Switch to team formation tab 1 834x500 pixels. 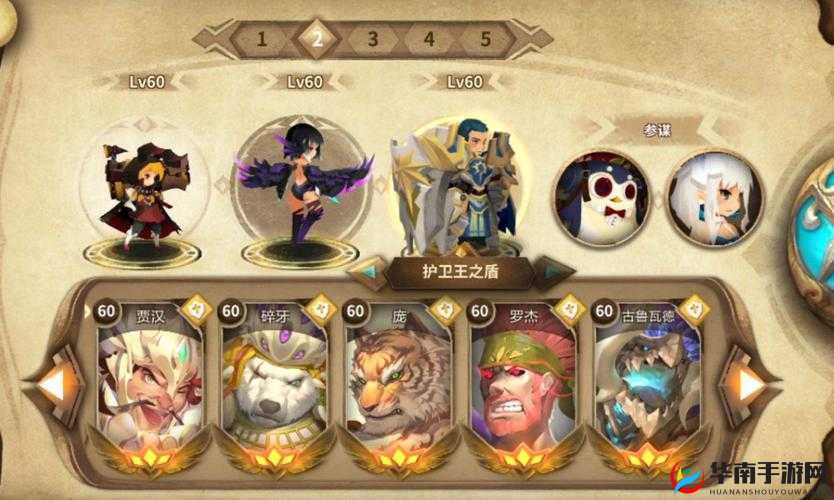[x=262, y=40]
